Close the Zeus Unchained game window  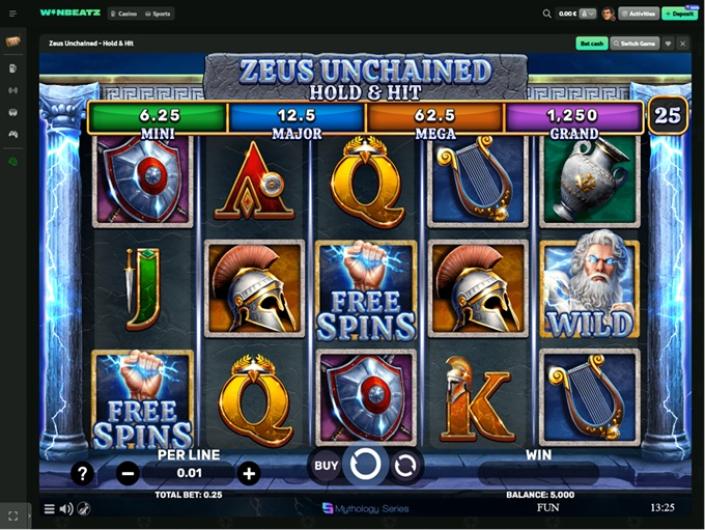click(x=683, y=44)
